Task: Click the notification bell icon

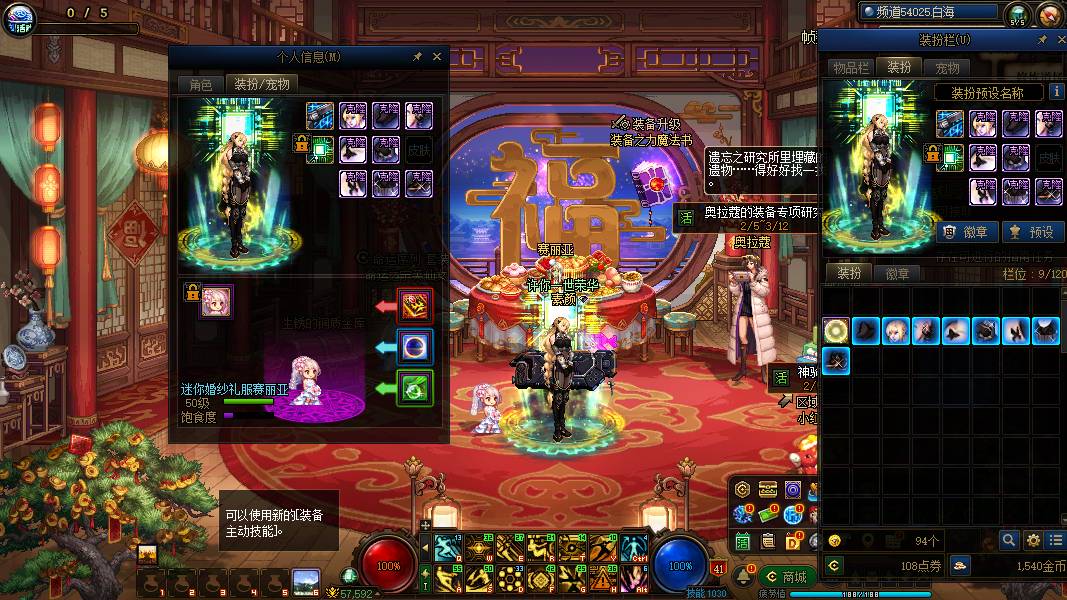Action: [744, 578]
